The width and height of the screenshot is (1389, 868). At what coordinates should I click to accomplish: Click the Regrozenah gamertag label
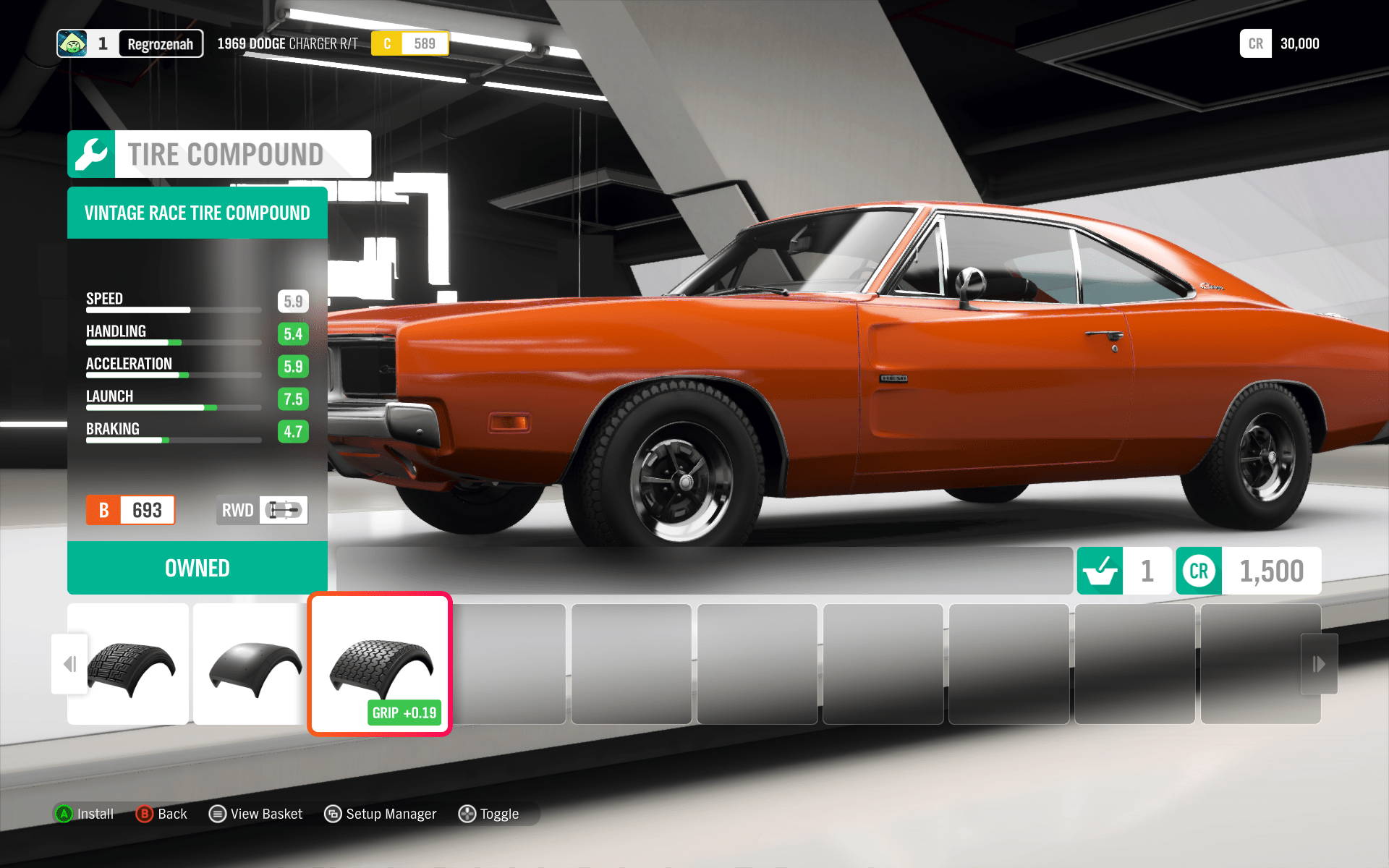point(161,43)
